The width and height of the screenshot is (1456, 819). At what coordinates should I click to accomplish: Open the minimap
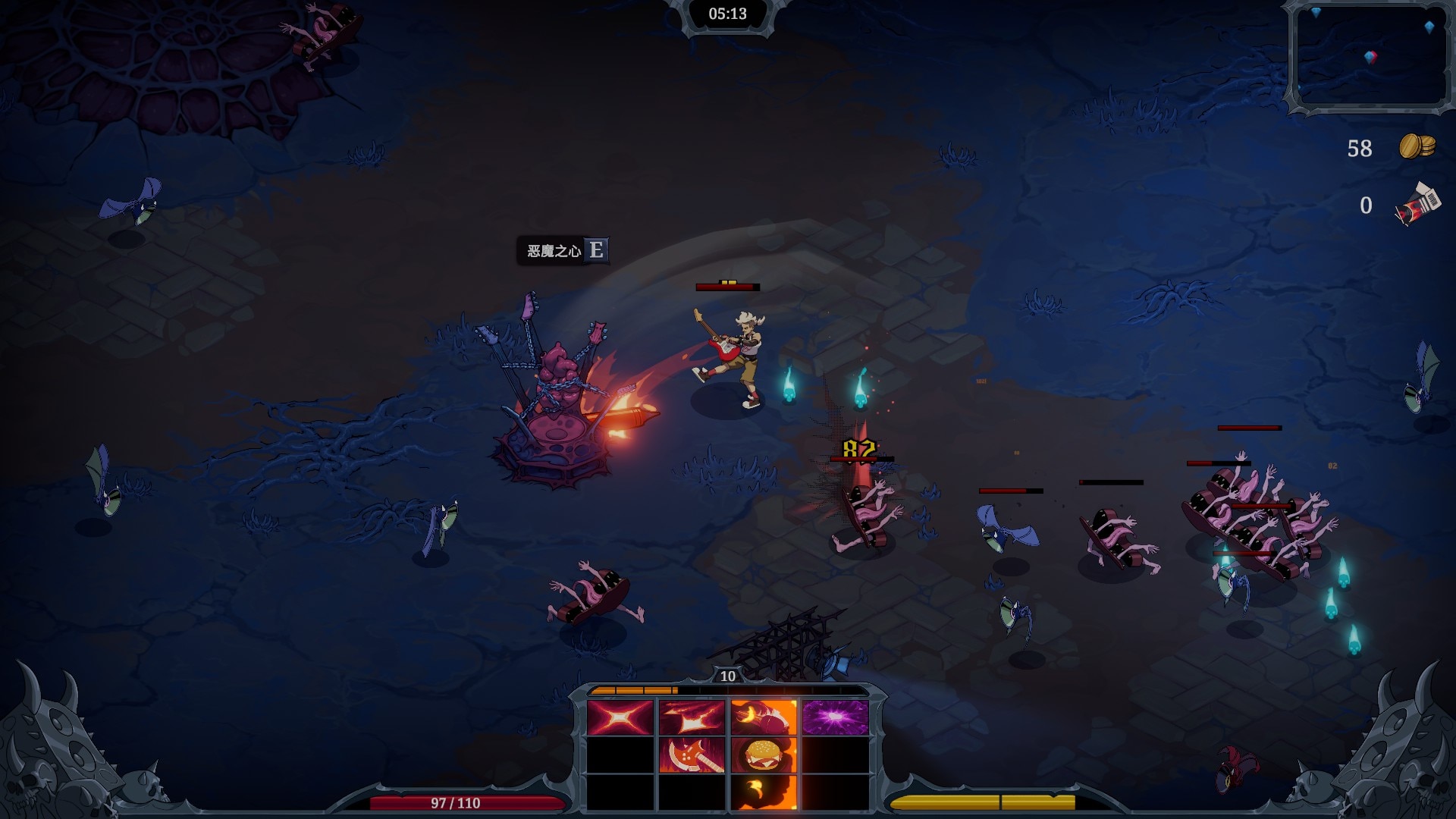1370,56
